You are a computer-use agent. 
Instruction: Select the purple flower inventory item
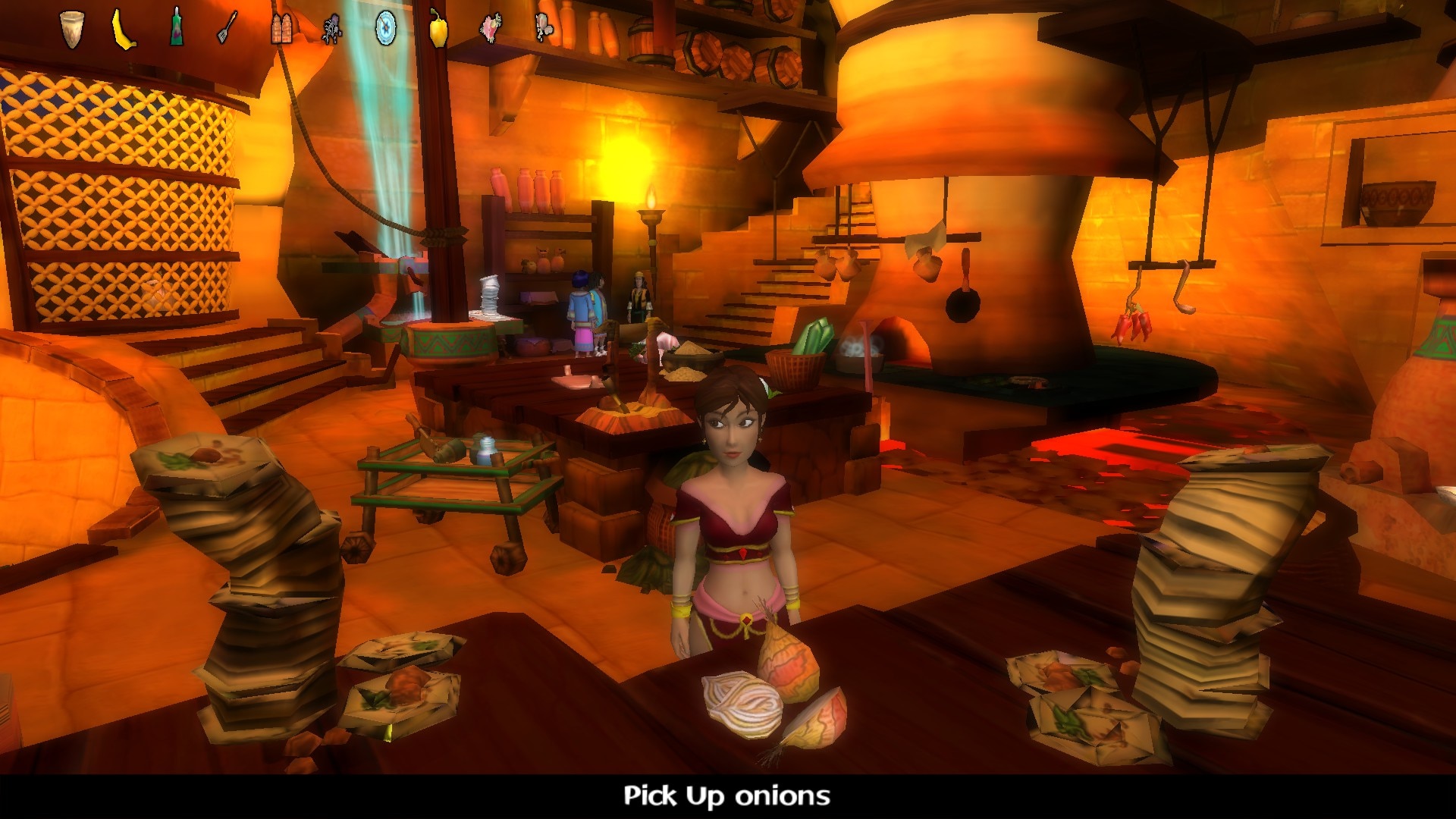(x=332, y=30)
